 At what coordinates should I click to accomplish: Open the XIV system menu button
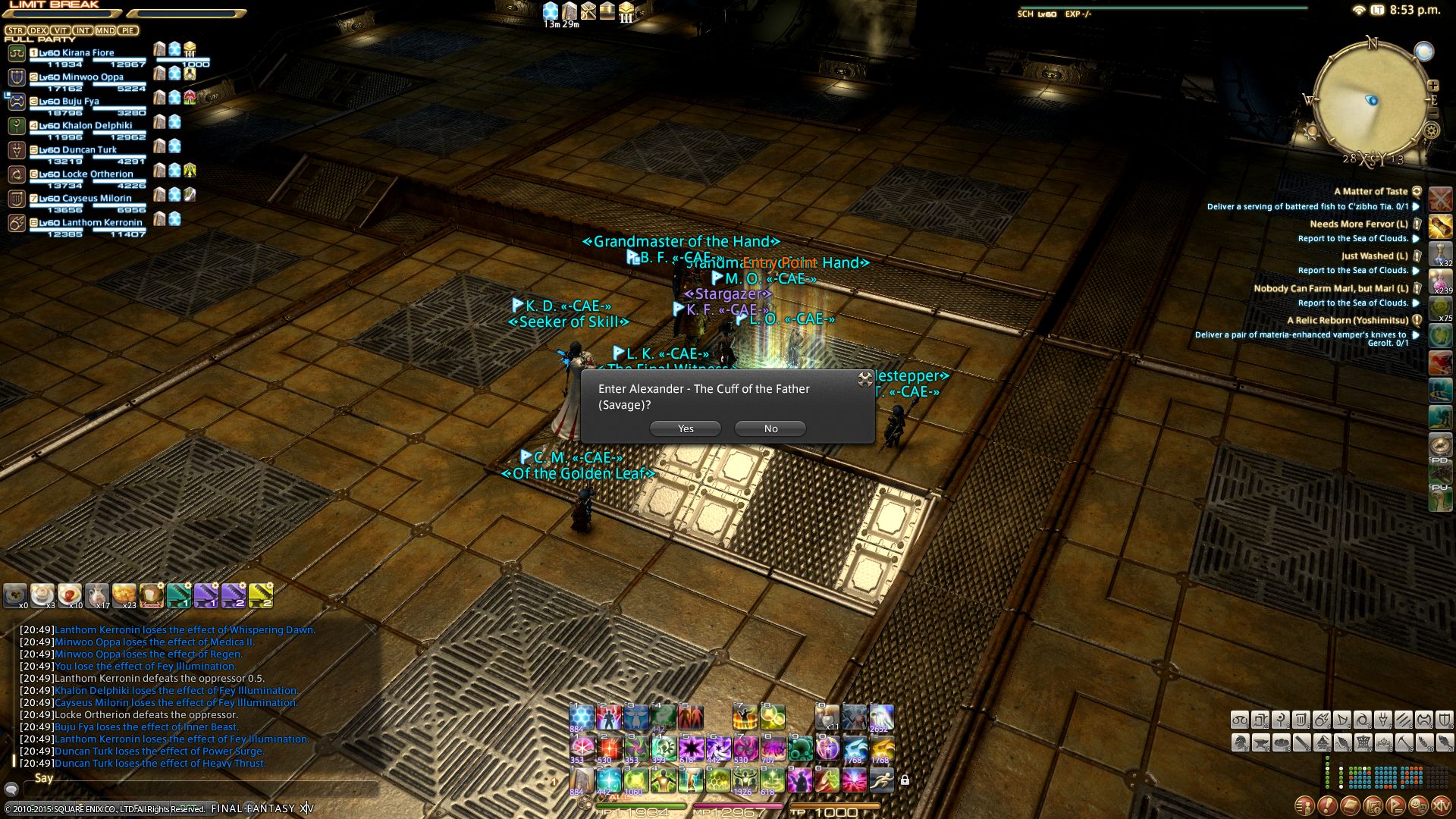1440,805
